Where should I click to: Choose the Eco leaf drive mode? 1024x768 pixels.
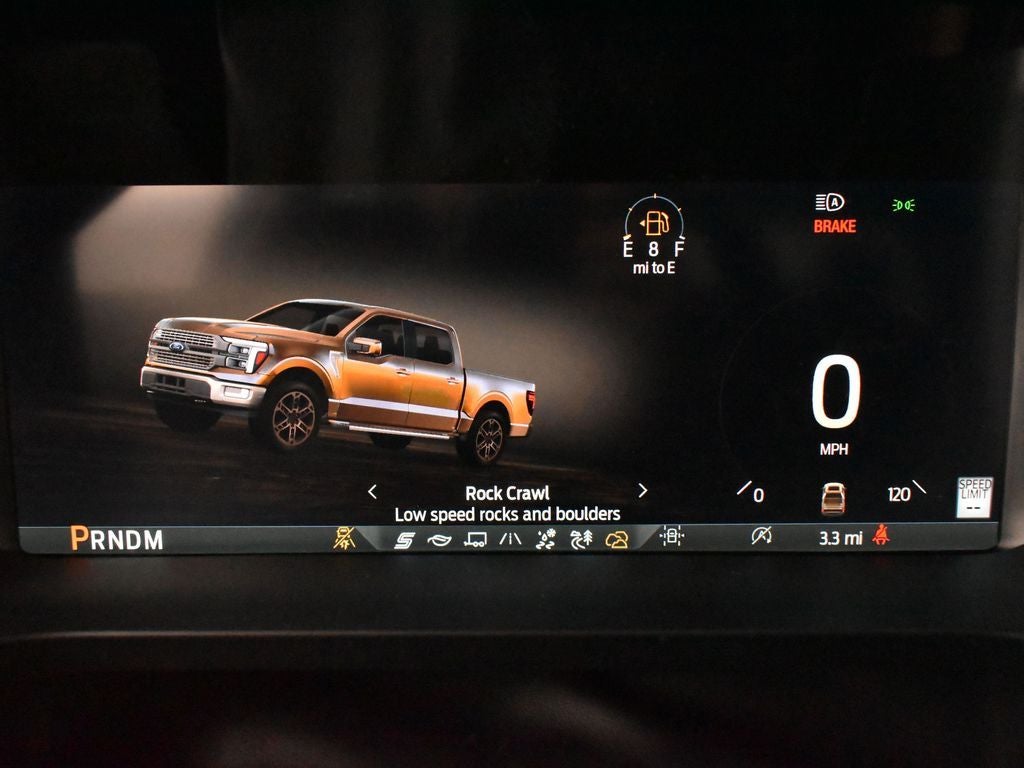coord(439,540)
